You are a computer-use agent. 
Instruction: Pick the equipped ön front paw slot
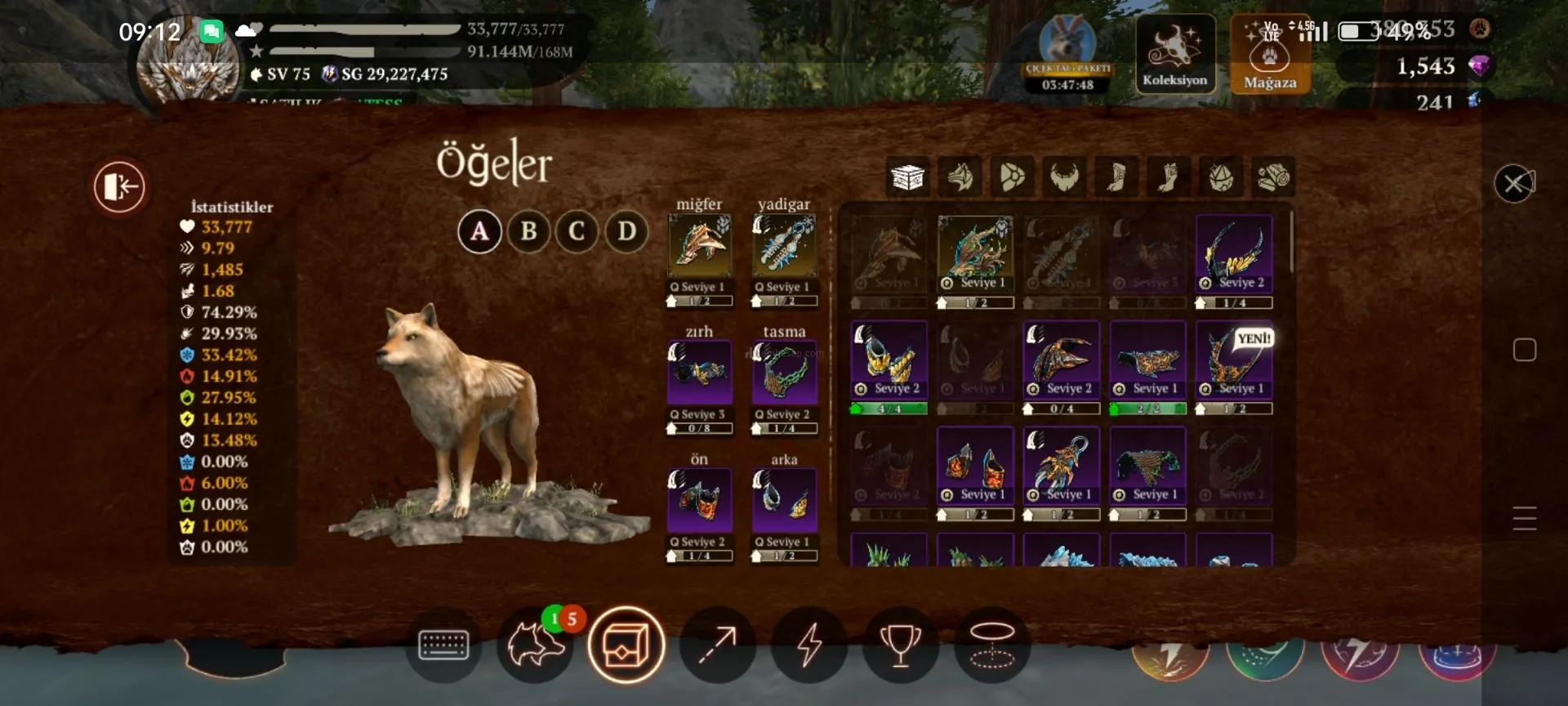point(700,500)
